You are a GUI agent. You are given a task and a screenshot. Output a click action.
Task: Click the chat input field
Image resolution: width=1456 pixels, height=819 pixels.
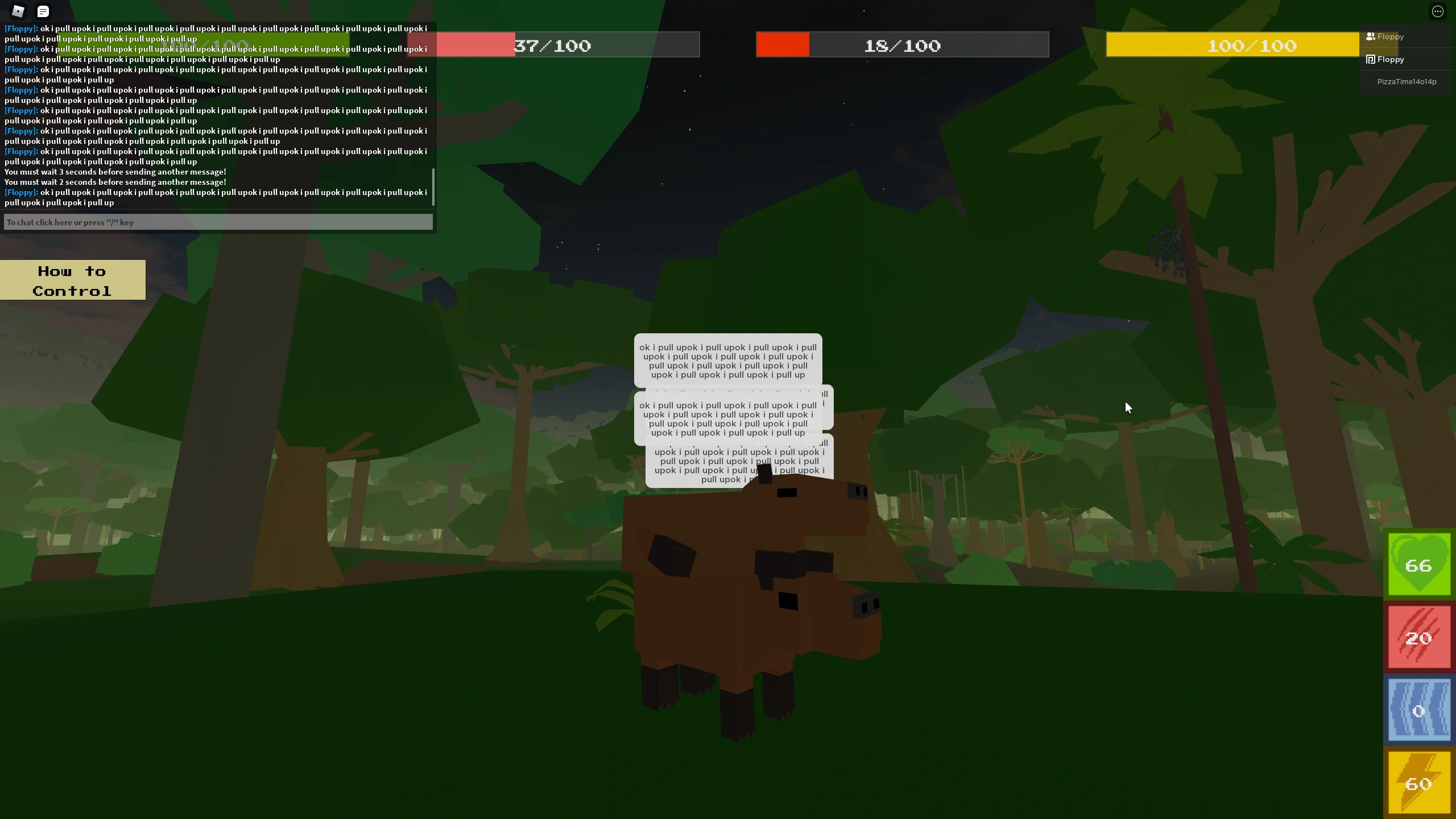pyautogui.click(x=218, y=222)
